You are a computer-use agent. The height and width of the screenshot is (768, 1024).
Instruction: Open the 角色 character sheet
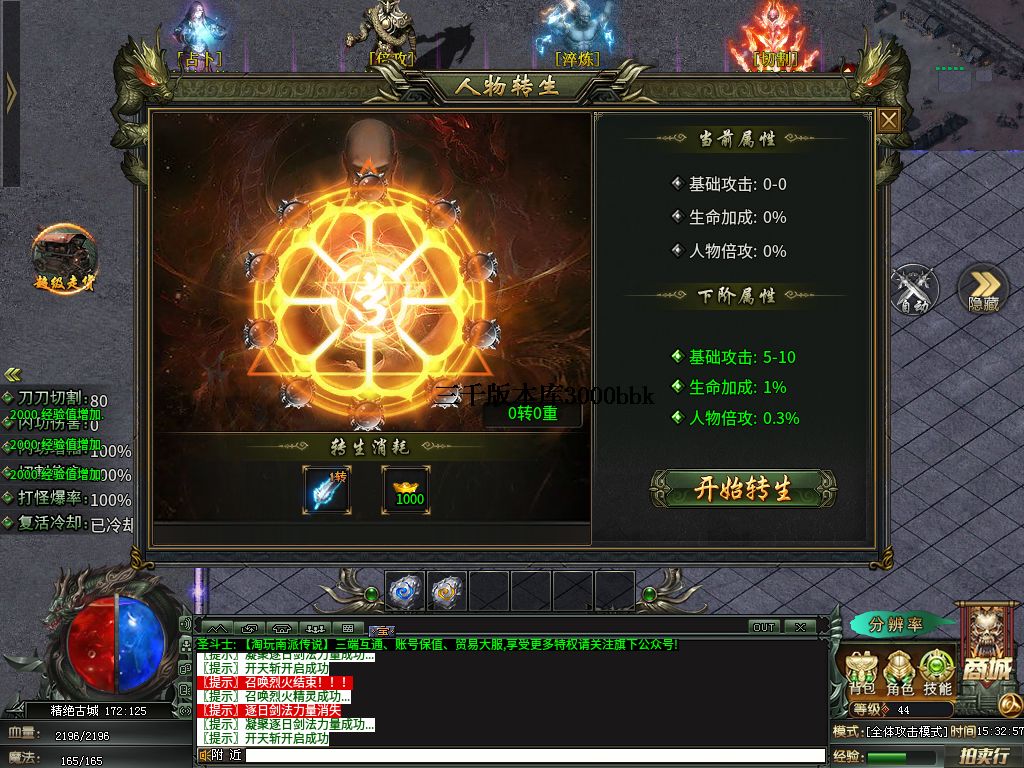point(900,673)
